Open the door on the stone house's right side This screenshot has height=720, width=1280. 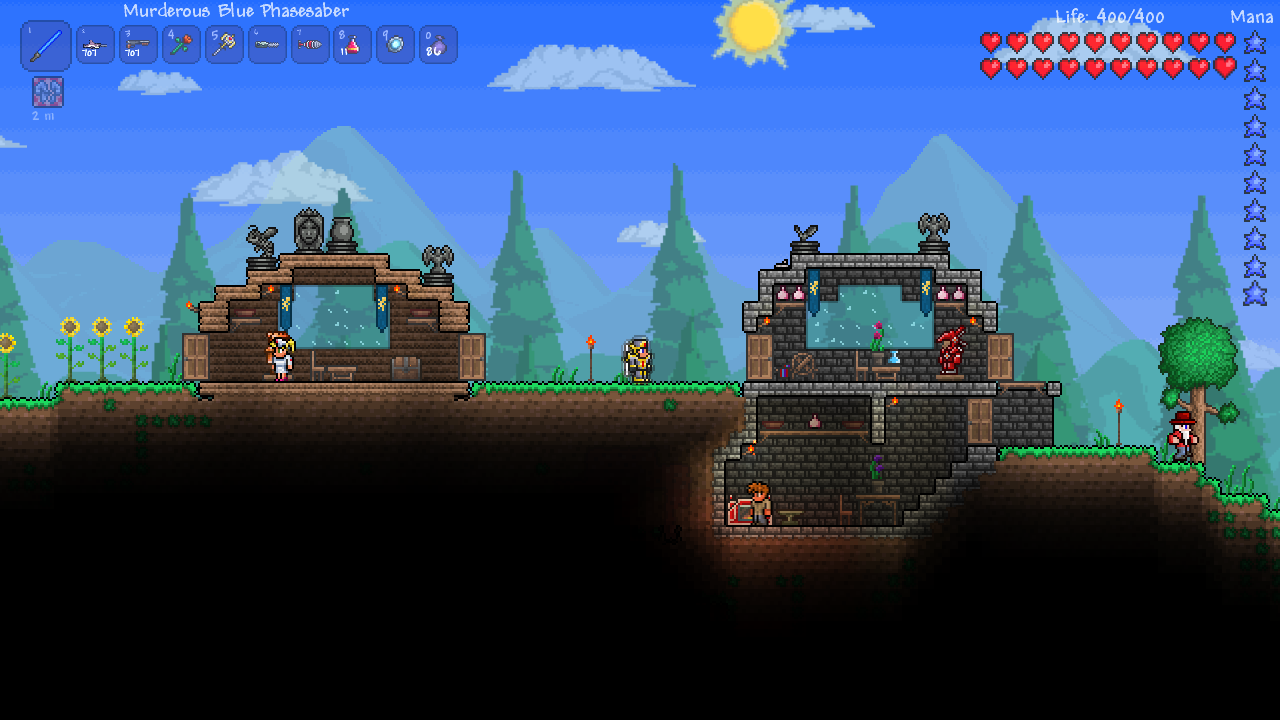tap(1000, 358)
